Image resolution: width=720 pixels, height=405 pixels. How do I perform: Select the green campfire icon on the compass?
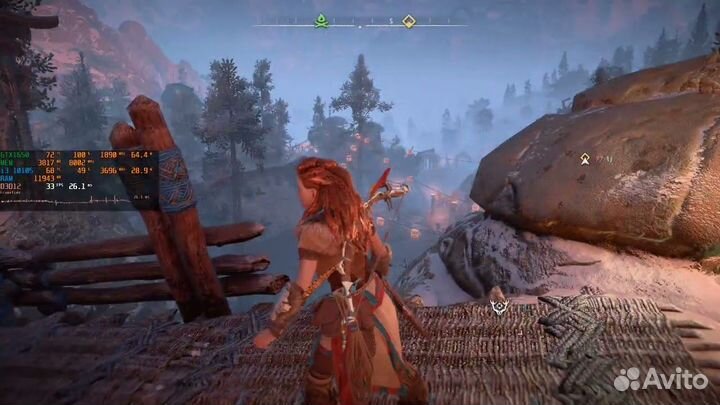[x=321, y=20]
